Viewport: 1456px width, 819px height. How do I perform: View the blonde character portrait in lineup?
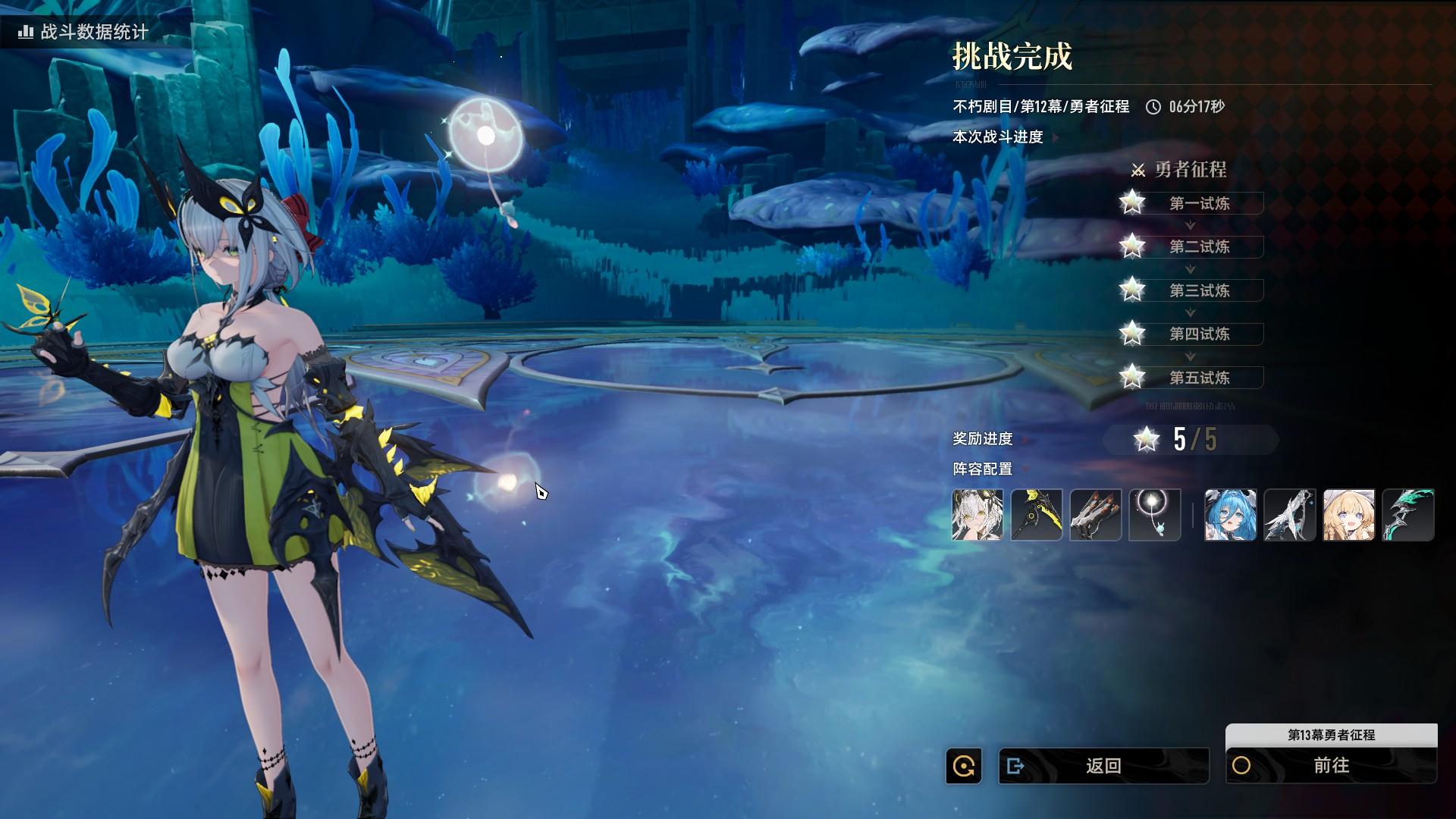coord(1348,515)
